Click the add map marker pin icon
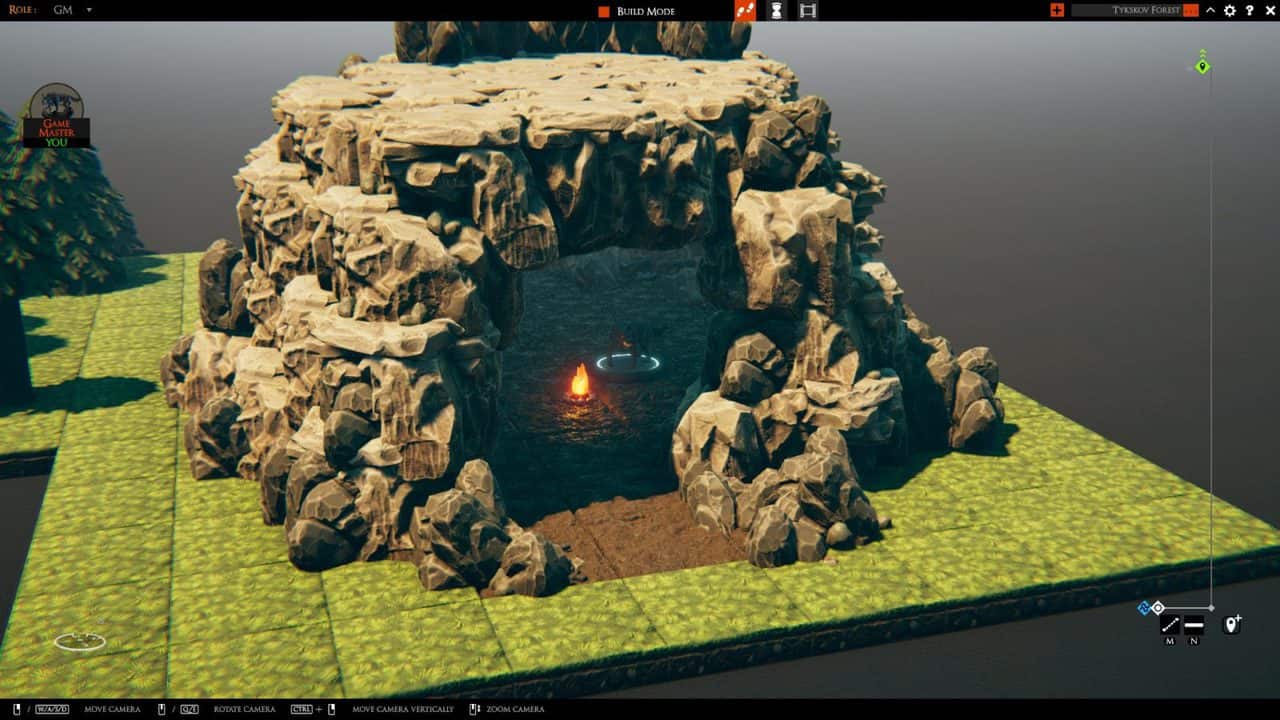This screenshot has width=1280, height=720. [1231, 624]
